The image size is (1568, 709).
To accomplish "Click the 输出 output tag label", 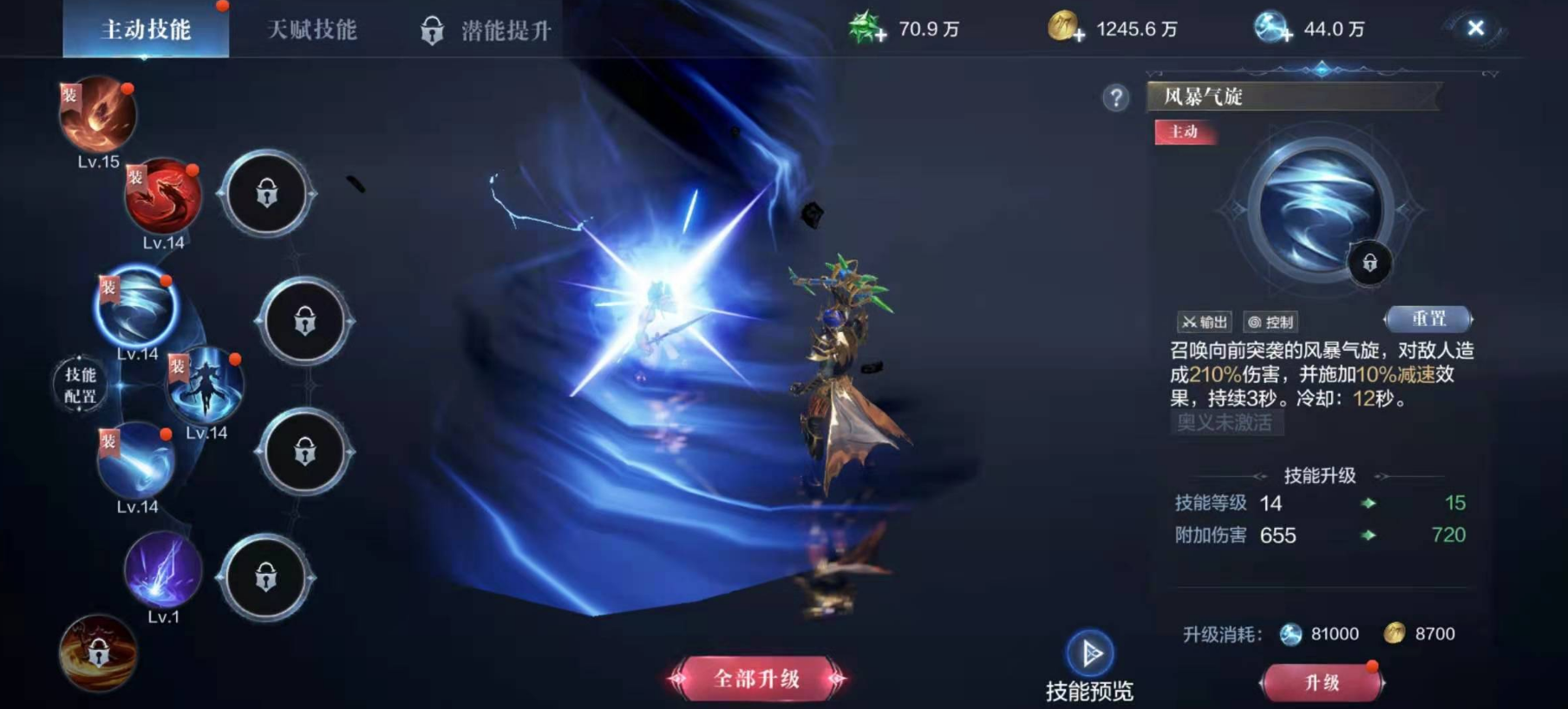I will click(1205, 321).
